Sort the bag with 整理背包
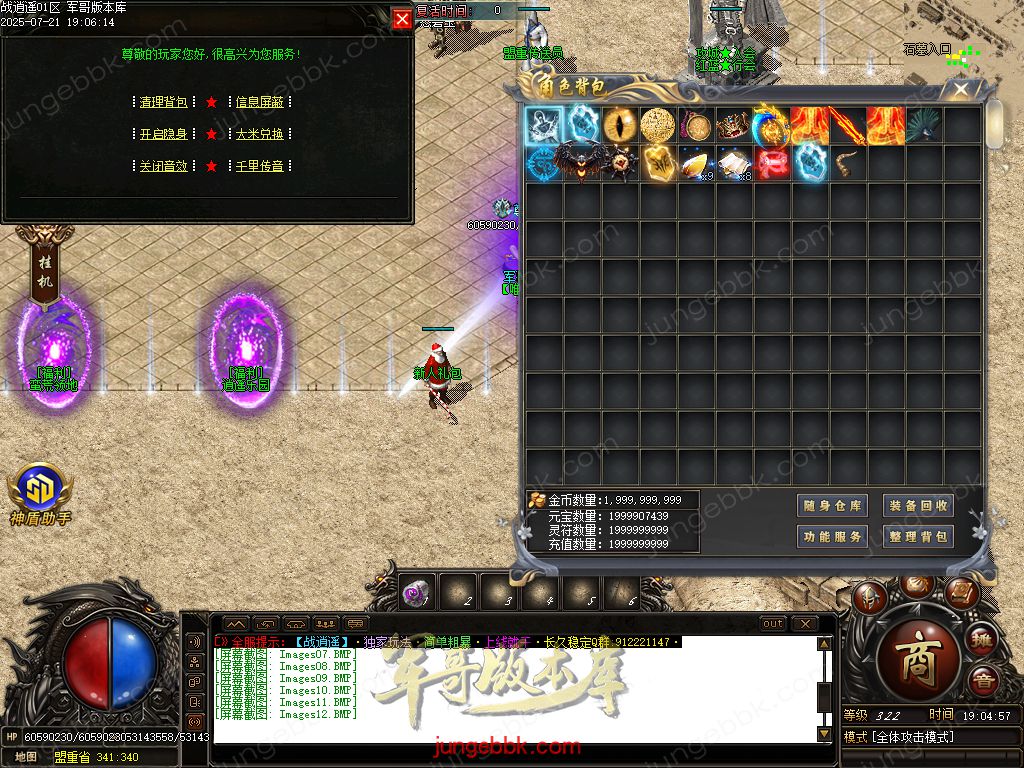Screen dimensions: 1024x768 point(918,537)
